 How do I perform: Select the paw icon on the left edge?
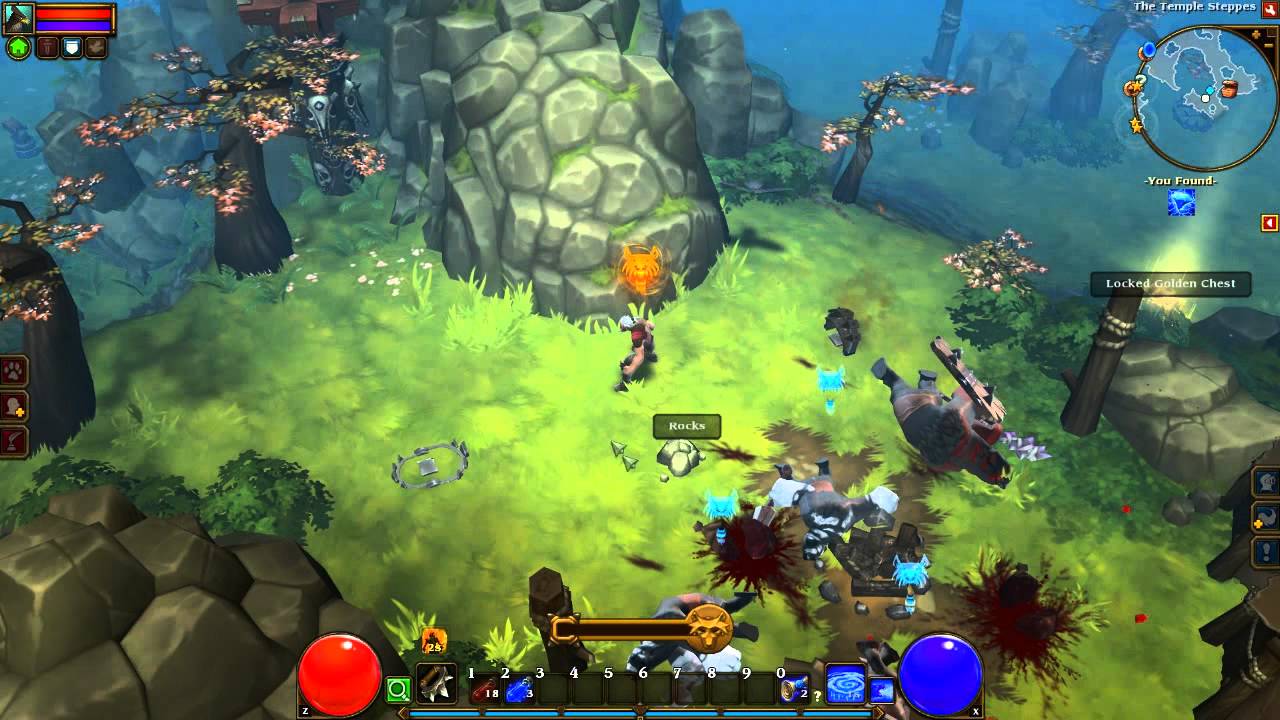[x=12, y=368]
